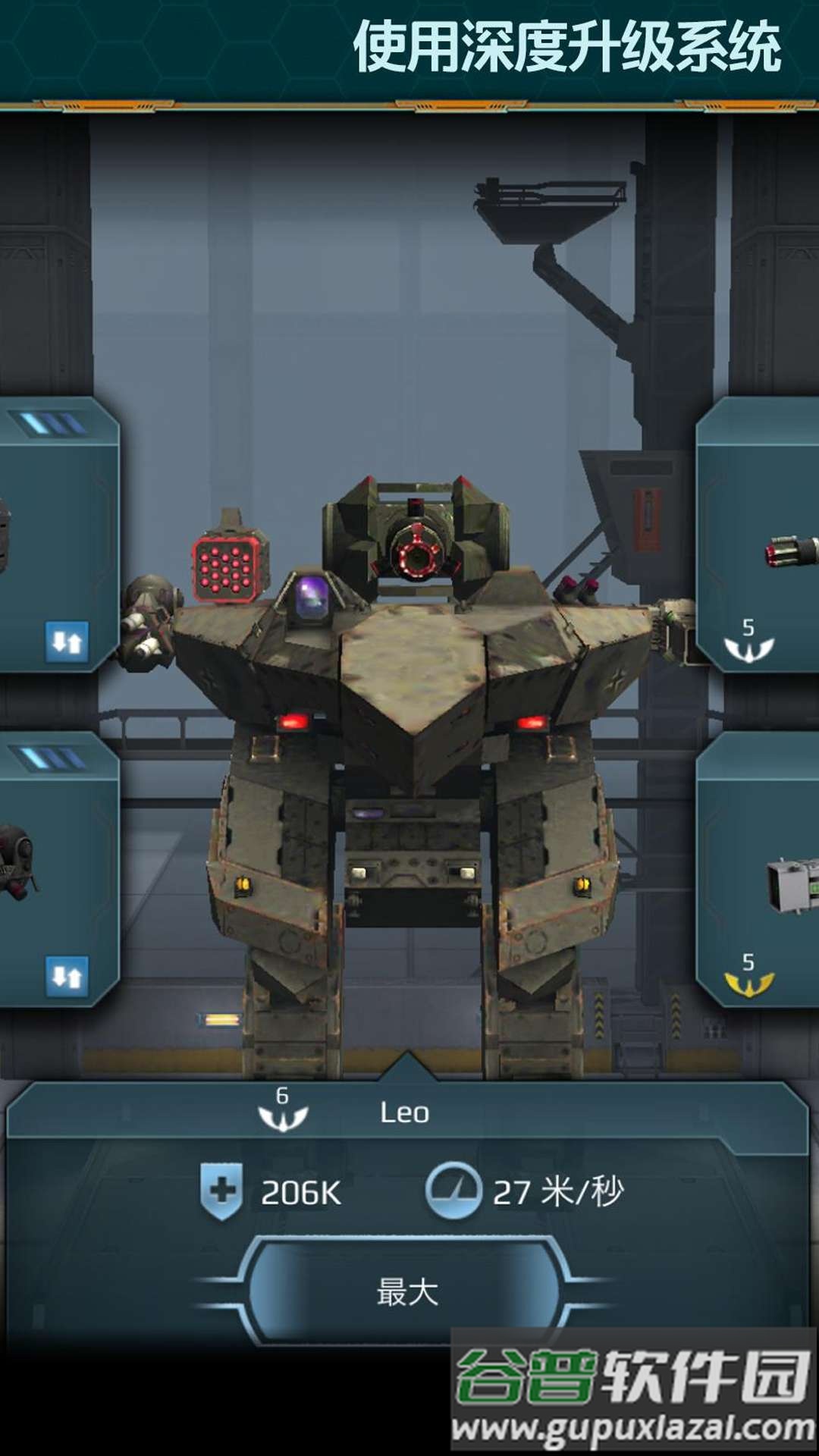
Task: Tap the Leo robot name header
Action: pos(404,1113)
